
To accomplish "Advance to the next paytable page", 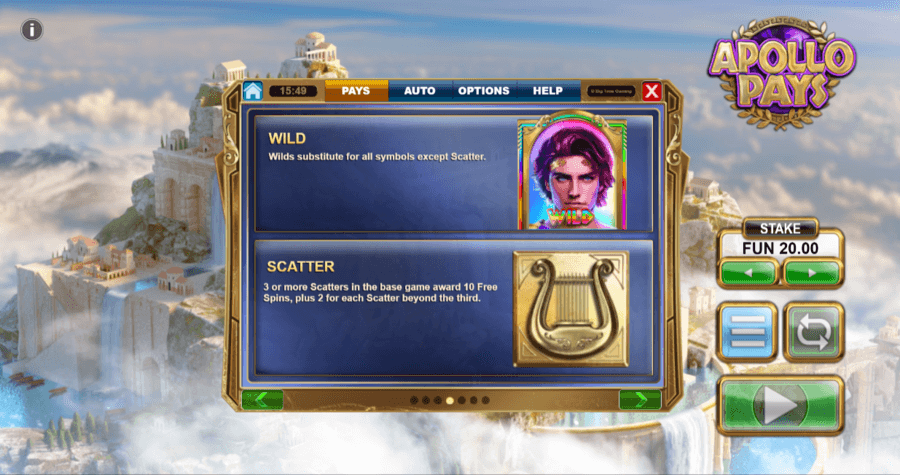I will click(x=639, y=400).
